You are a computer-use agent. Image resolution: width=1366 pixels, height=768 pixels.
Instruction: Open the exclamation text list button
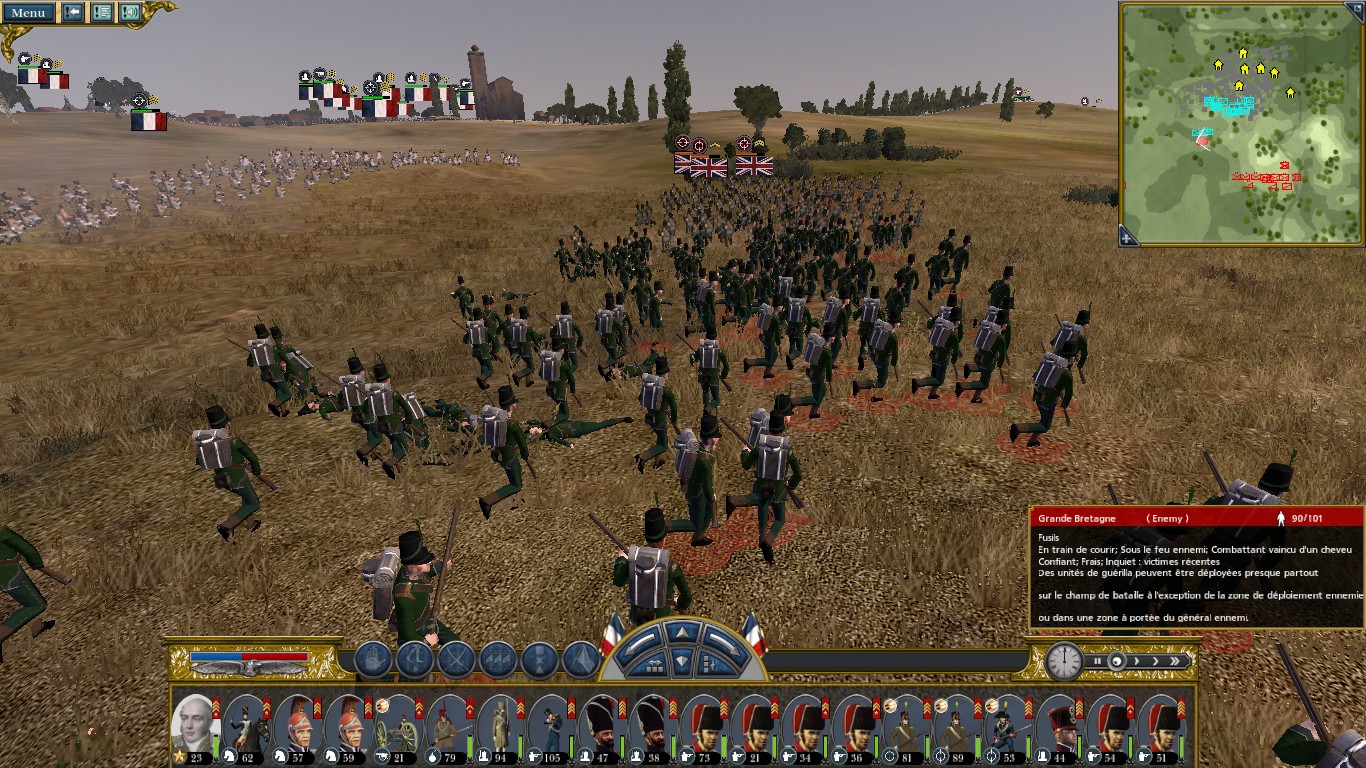[102, 13]
